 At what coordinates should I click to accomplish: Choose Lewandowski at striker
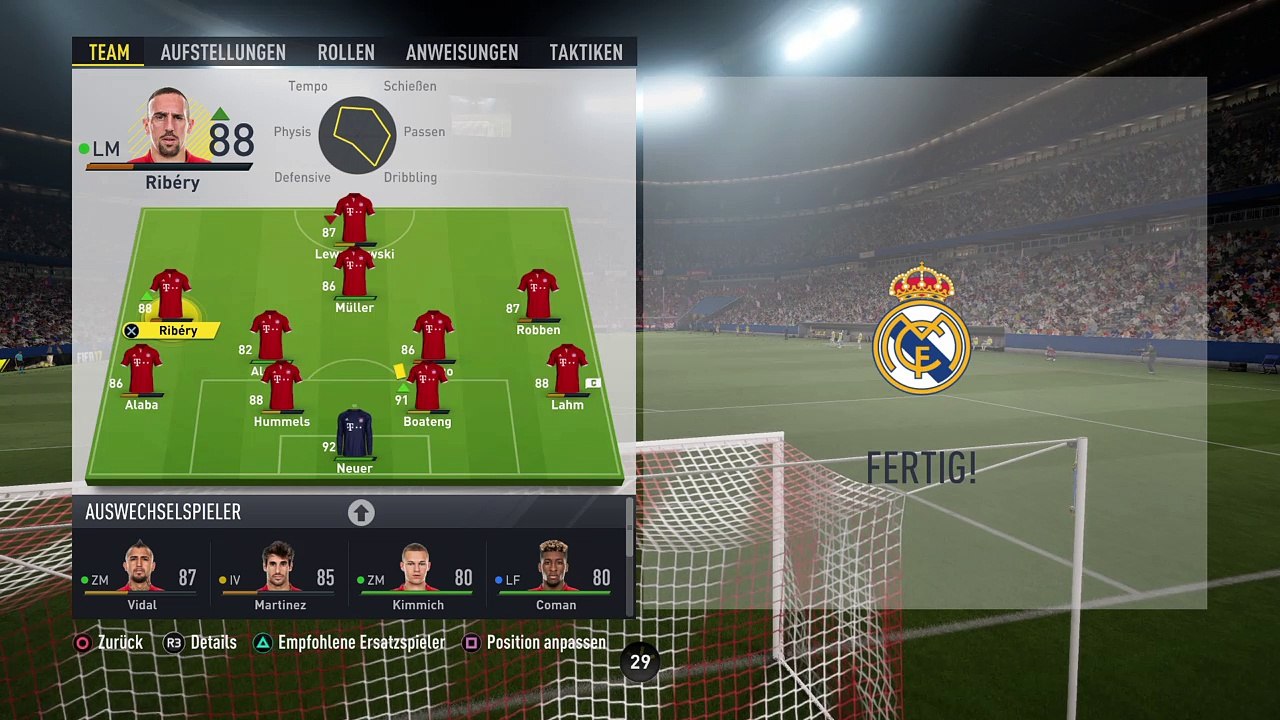pos(354,219)
